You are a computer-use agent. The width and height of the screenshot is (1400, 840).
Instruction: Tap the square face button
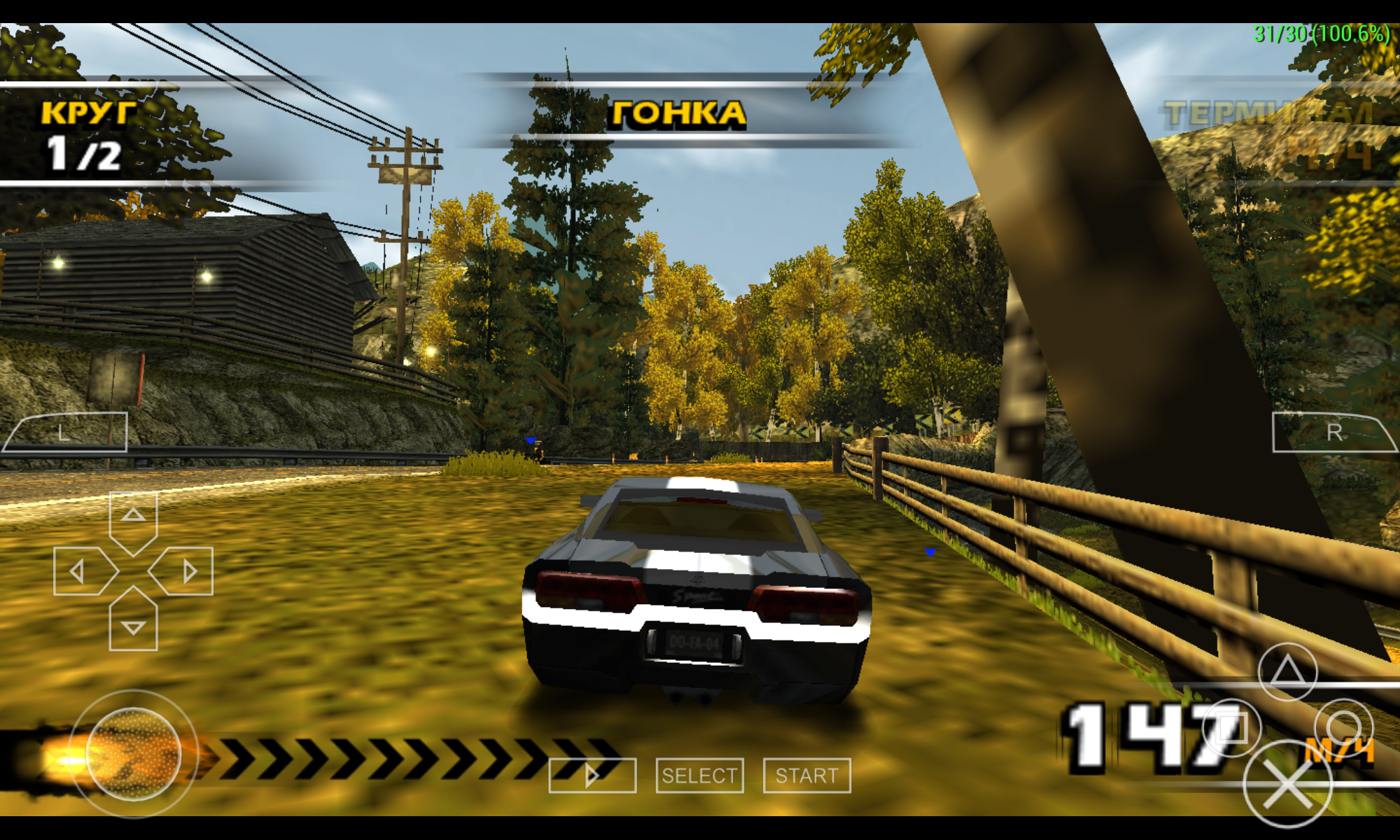coord(1232,728)
